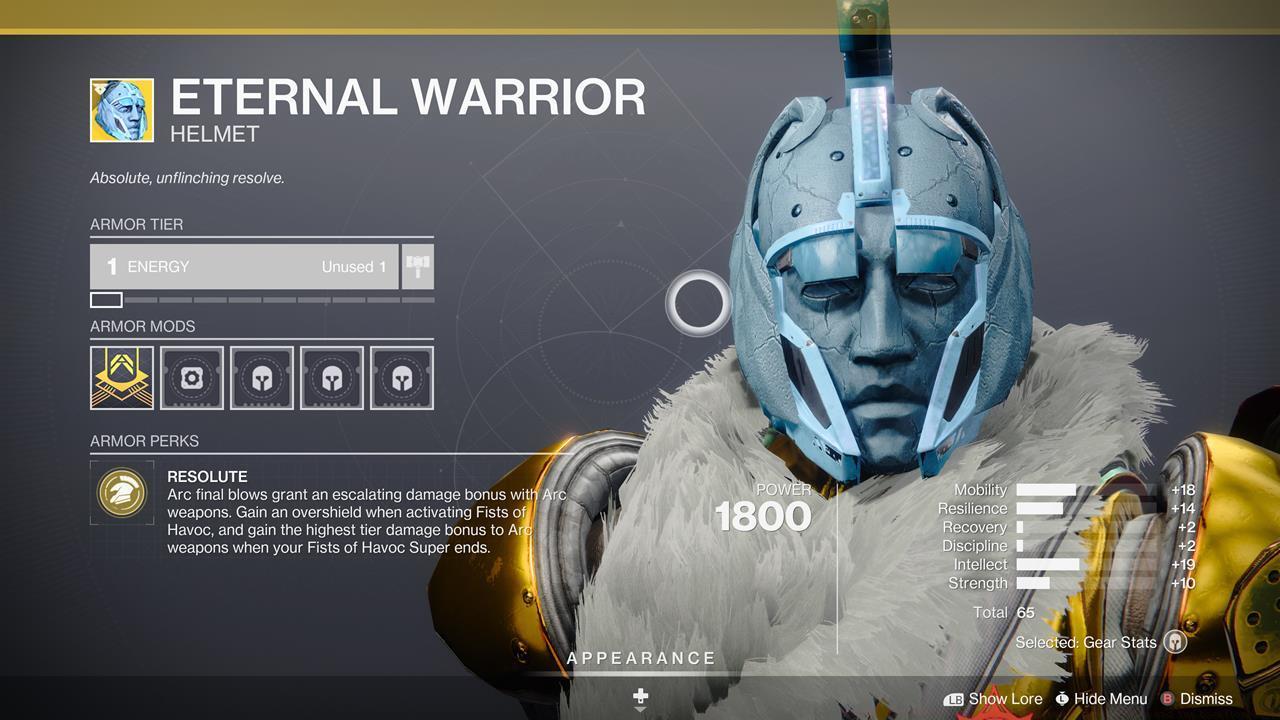
Task: Select the second helmet armor mod slot
Action: tap(331, 377)
